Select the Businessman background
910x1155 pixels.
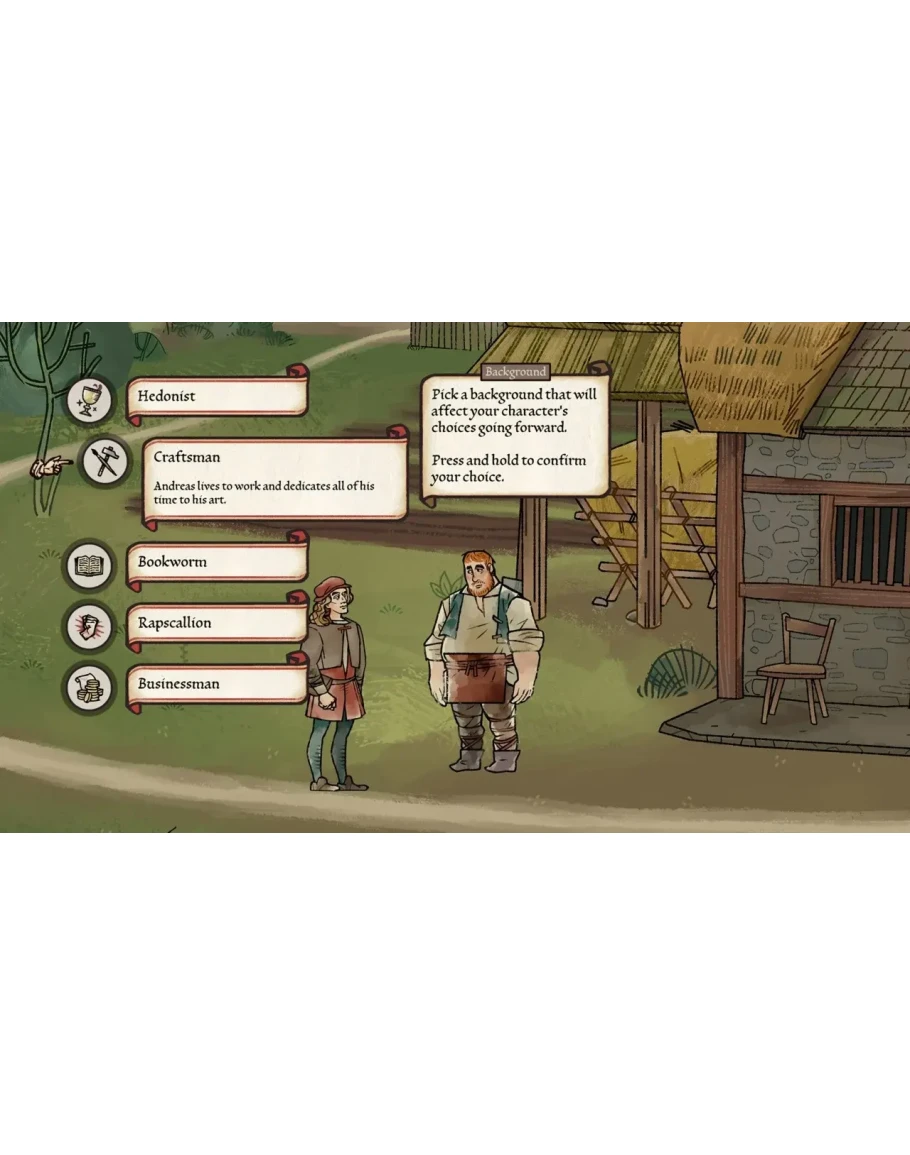tap(217, 684)
